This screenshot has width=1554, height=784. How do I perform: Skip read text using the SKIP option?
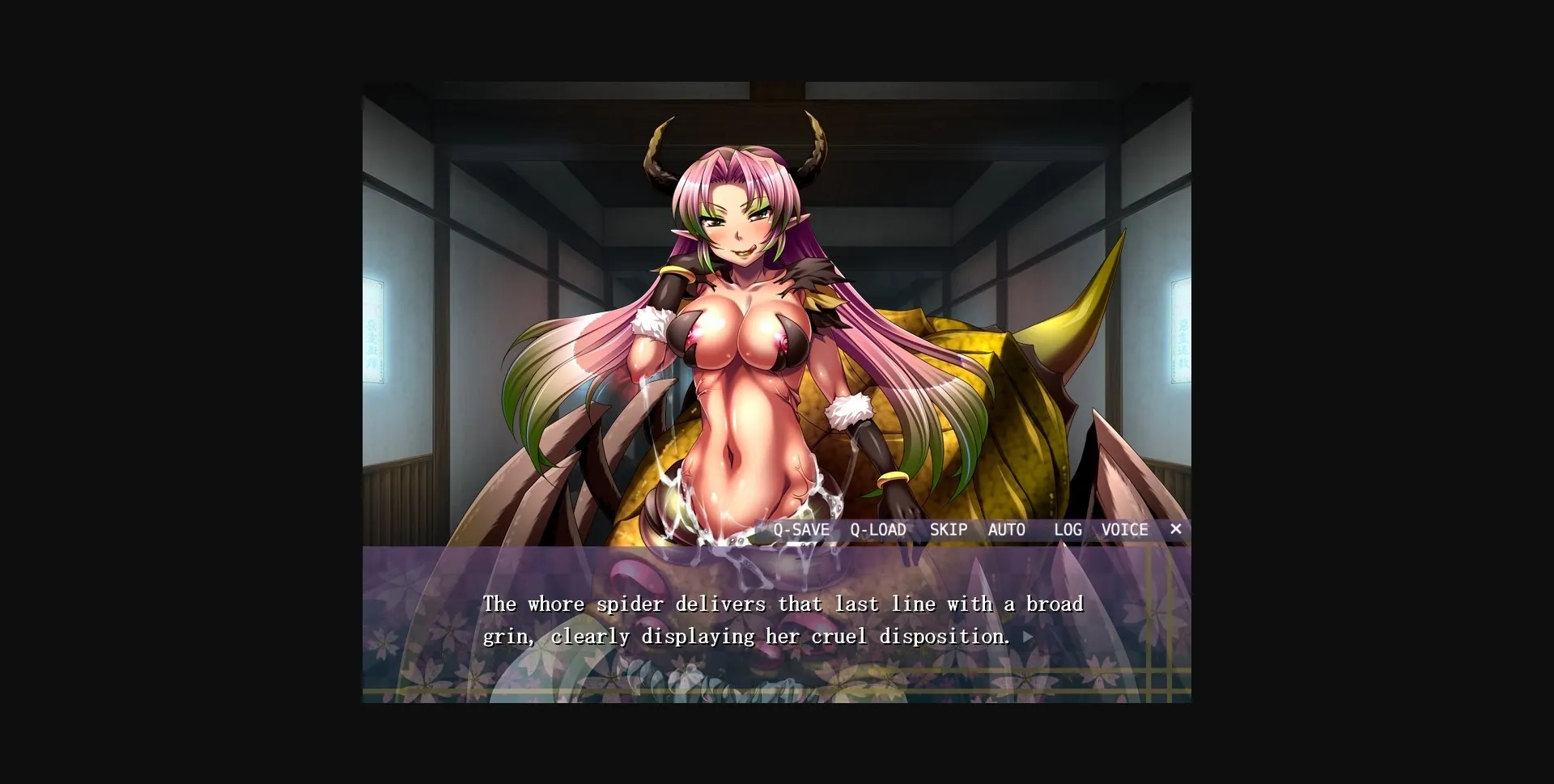point(949,529)
